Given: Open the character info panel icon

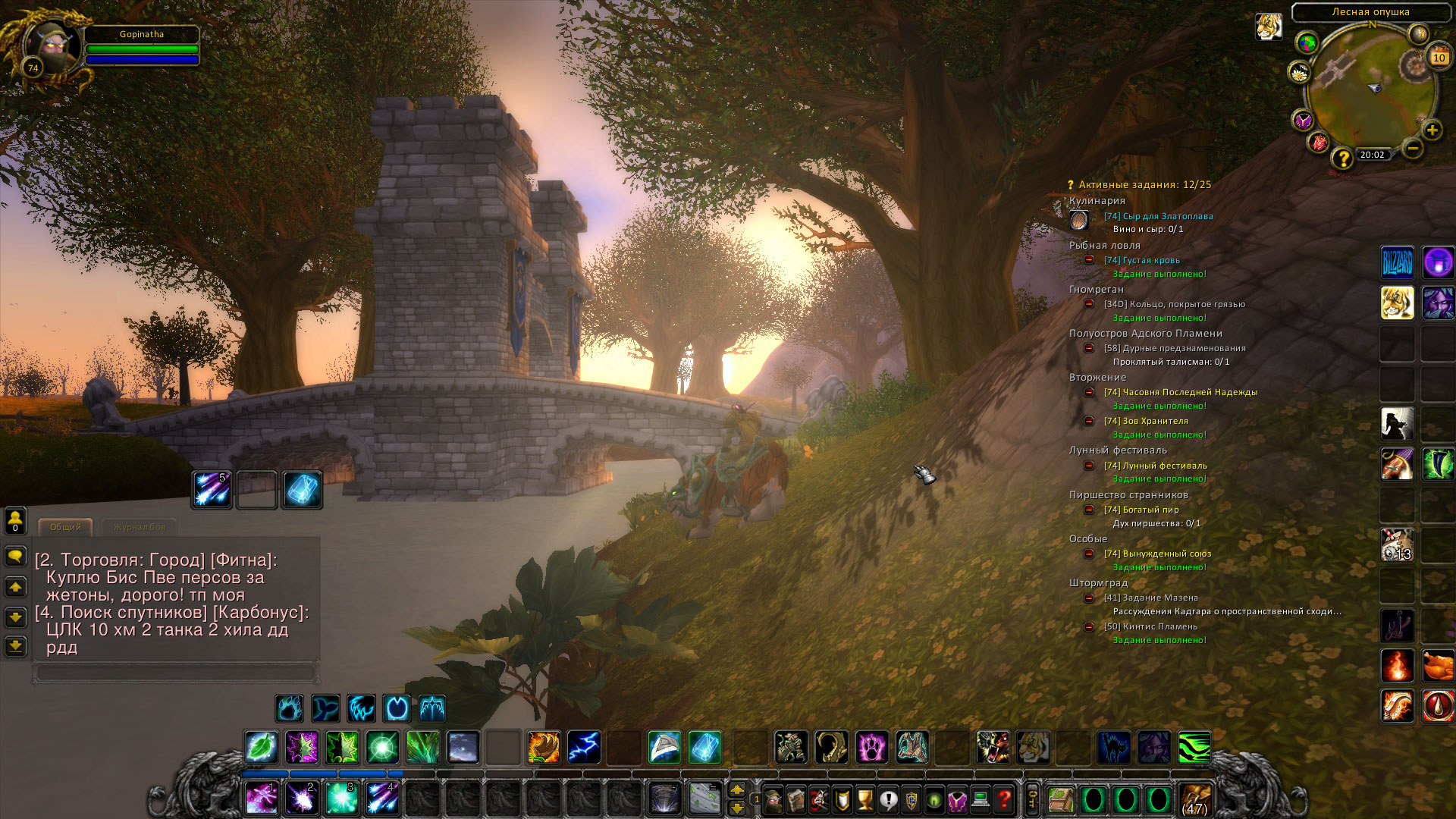Looking at the screenshot, I should (x=772, y=800).
